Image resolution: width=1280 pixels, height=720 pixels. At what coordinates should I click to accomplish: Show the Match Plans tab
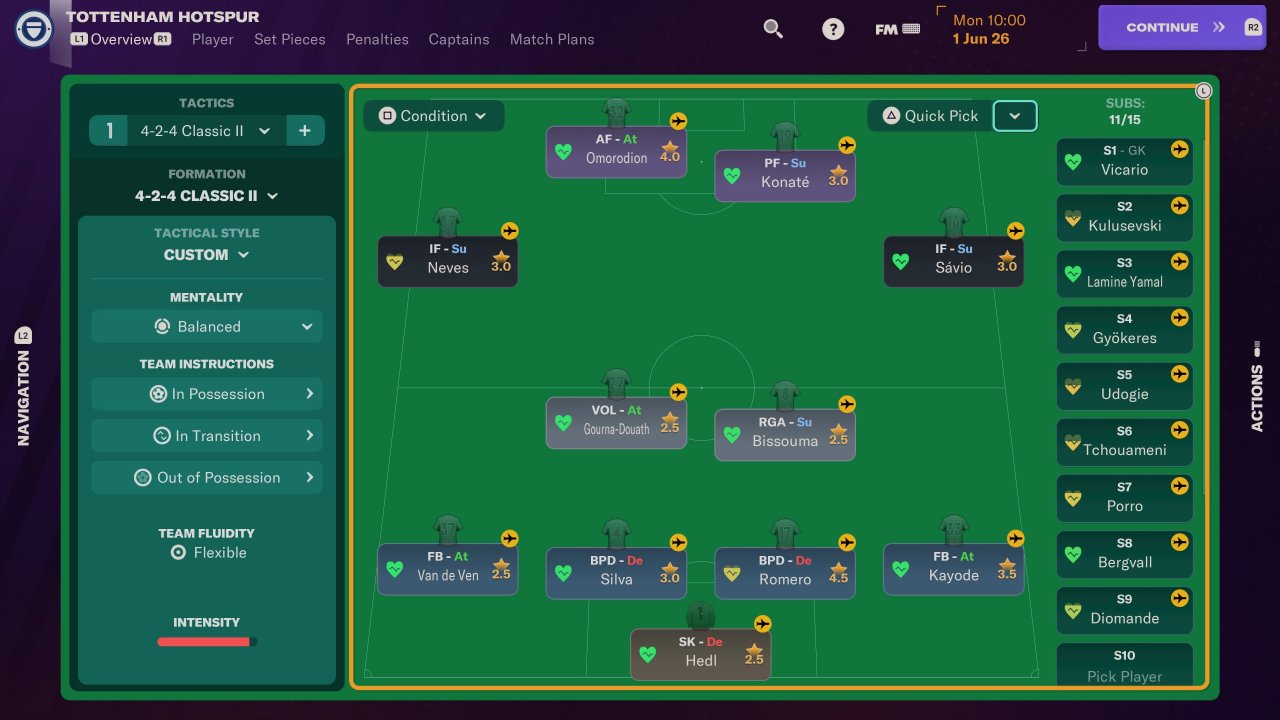click(x=552, y=39)
